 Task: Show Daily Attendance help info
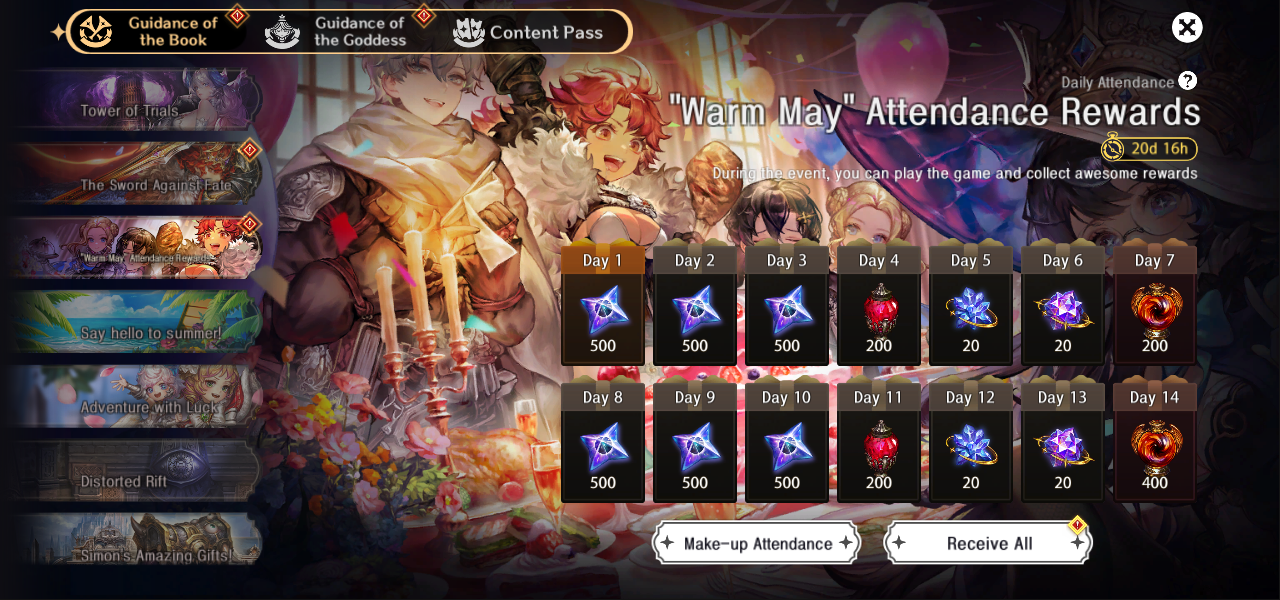pos(1187,81)
